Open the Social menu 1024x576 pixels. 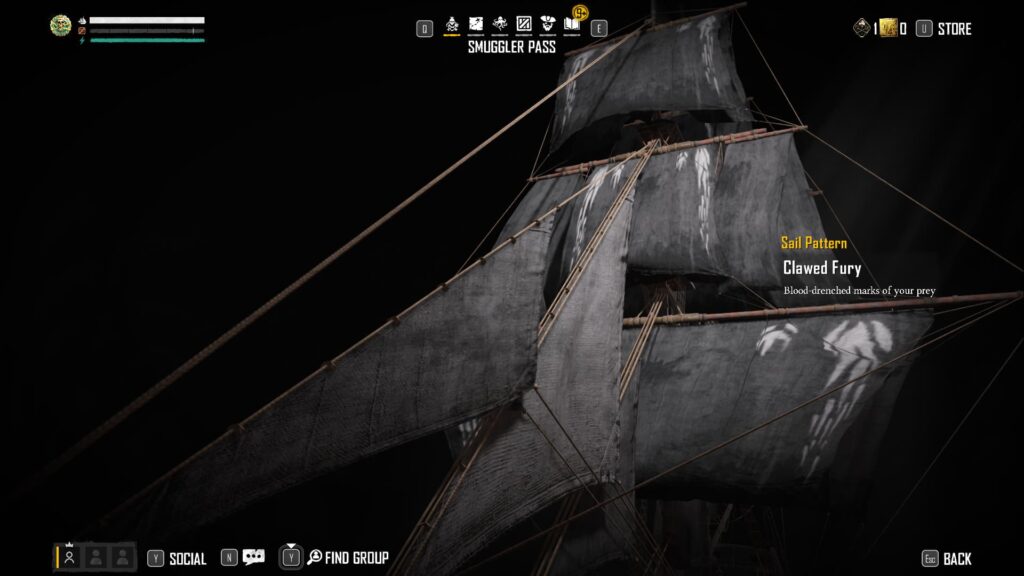coord(187,558)
